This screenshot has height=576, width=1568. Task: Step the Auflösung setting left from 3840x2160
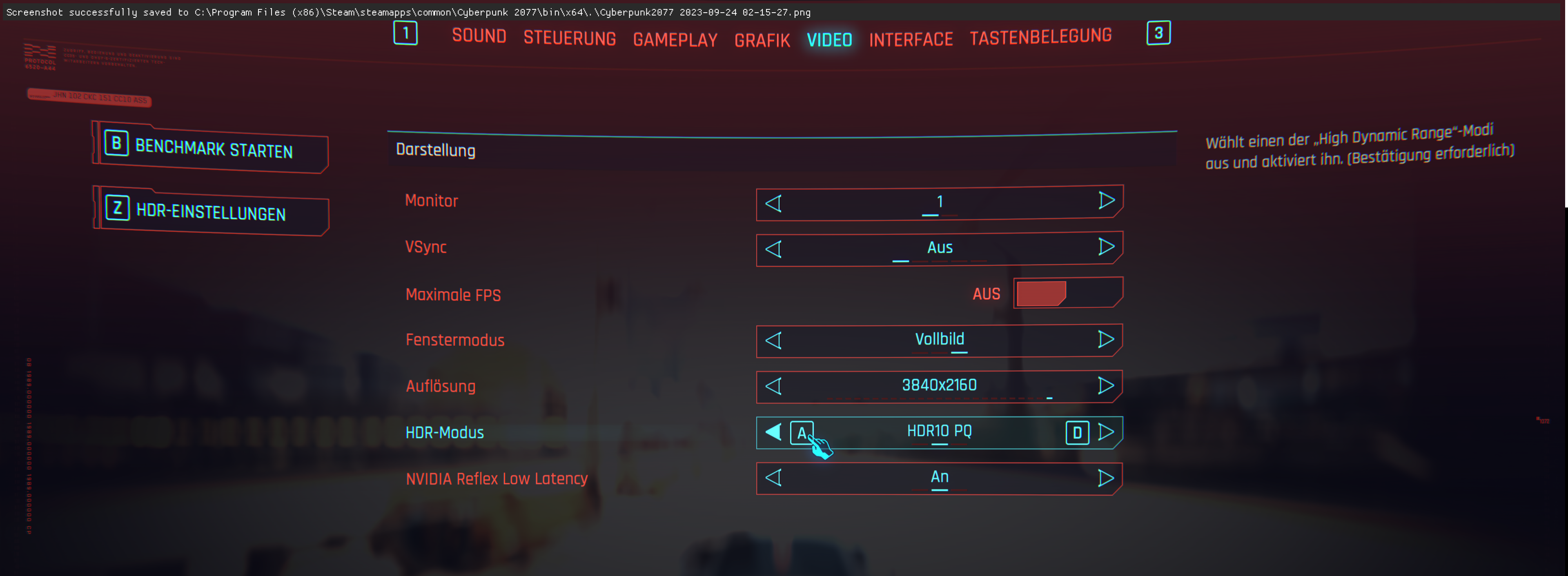(x=774, y=386)
